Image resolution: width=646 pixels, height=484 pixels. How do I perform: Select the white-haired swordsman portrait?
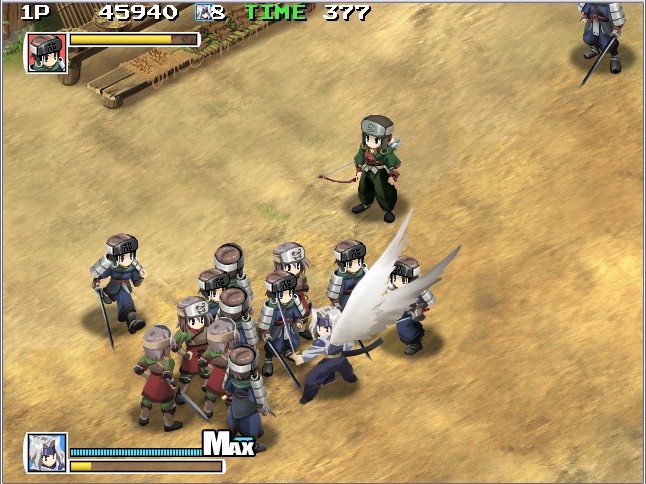click(46, 452)
